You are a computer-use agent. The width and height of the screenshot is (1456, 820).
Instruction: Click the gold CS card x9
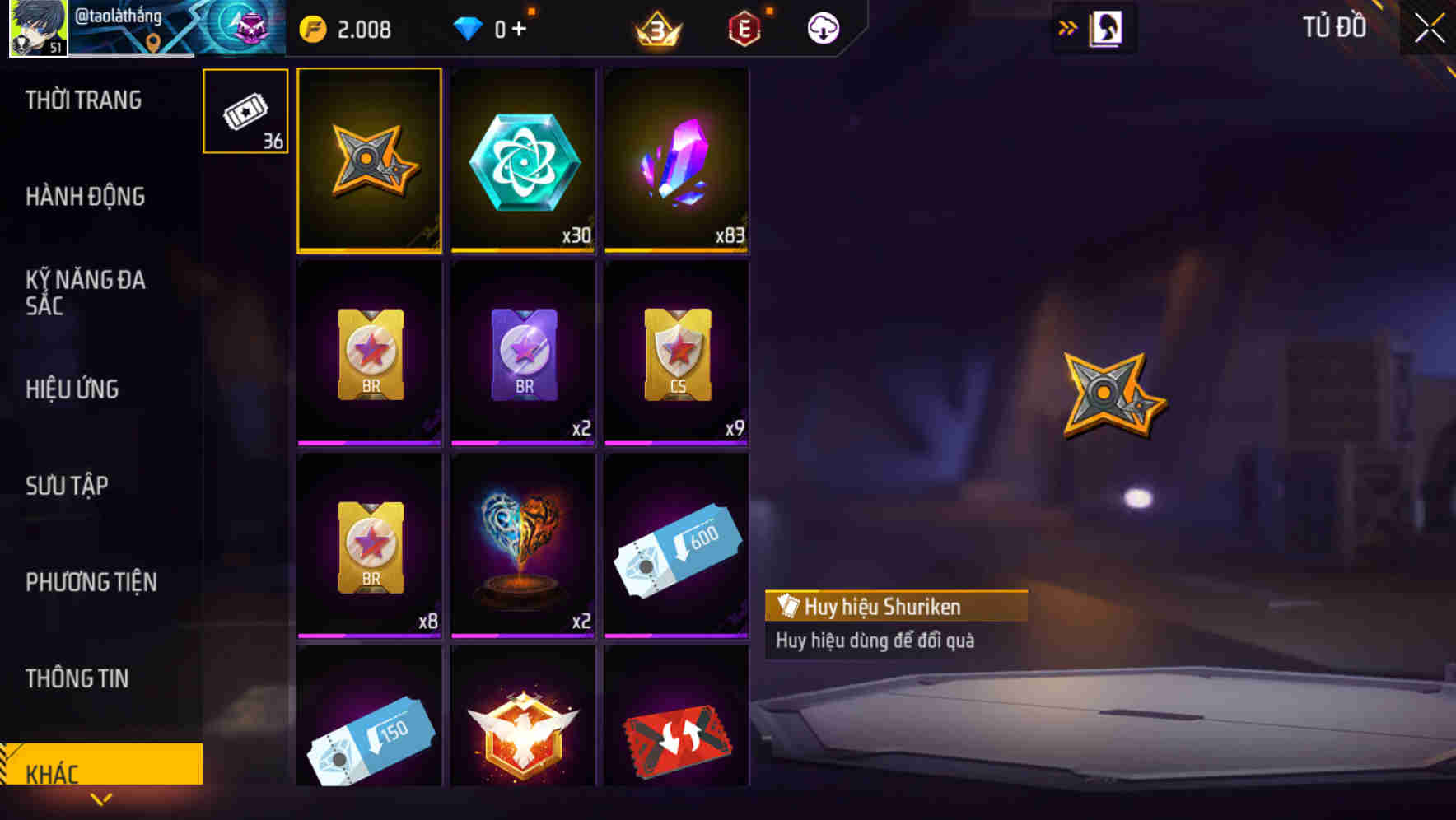(677, 352)
